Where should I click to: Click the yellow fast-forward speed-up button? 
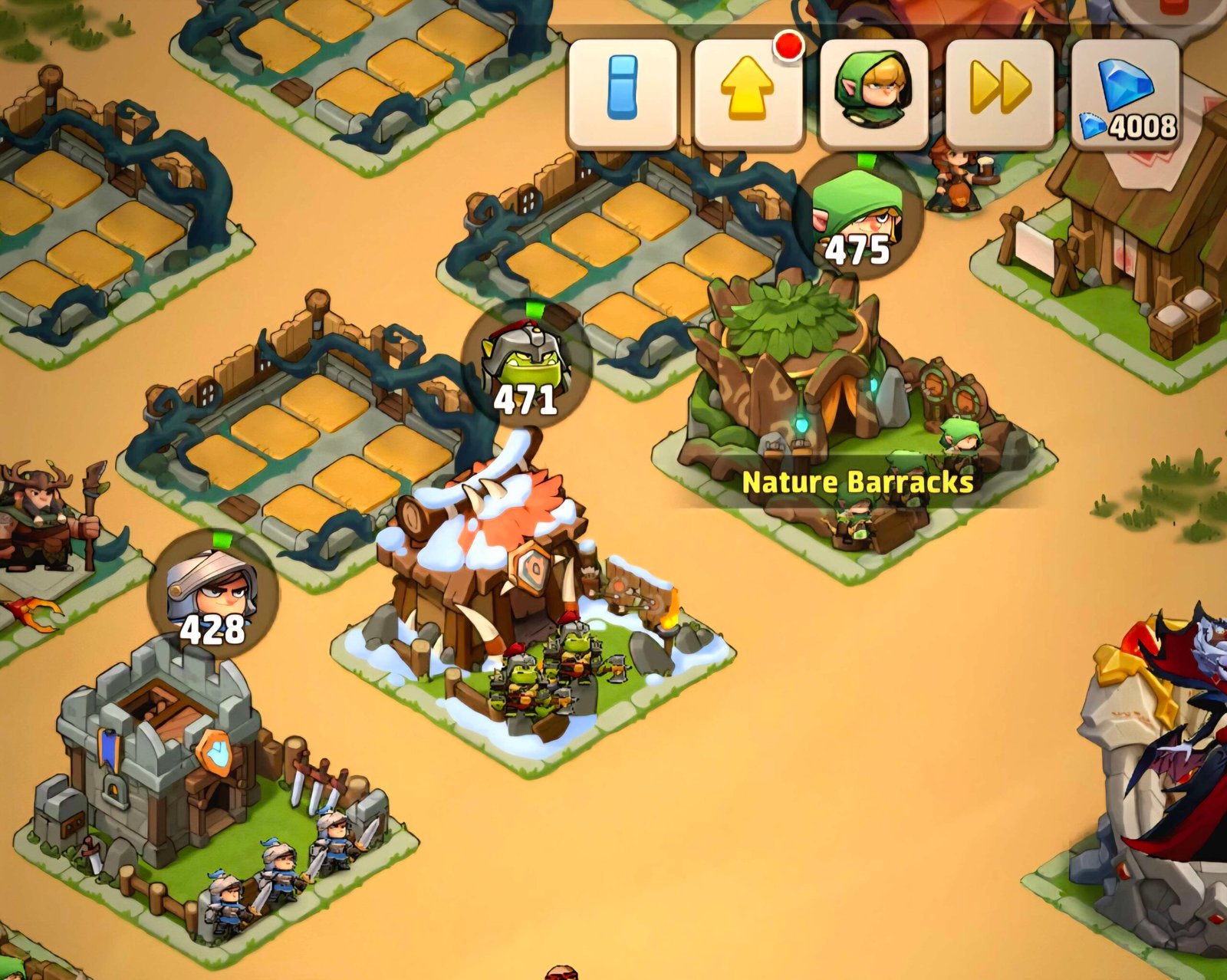(999, 94)
